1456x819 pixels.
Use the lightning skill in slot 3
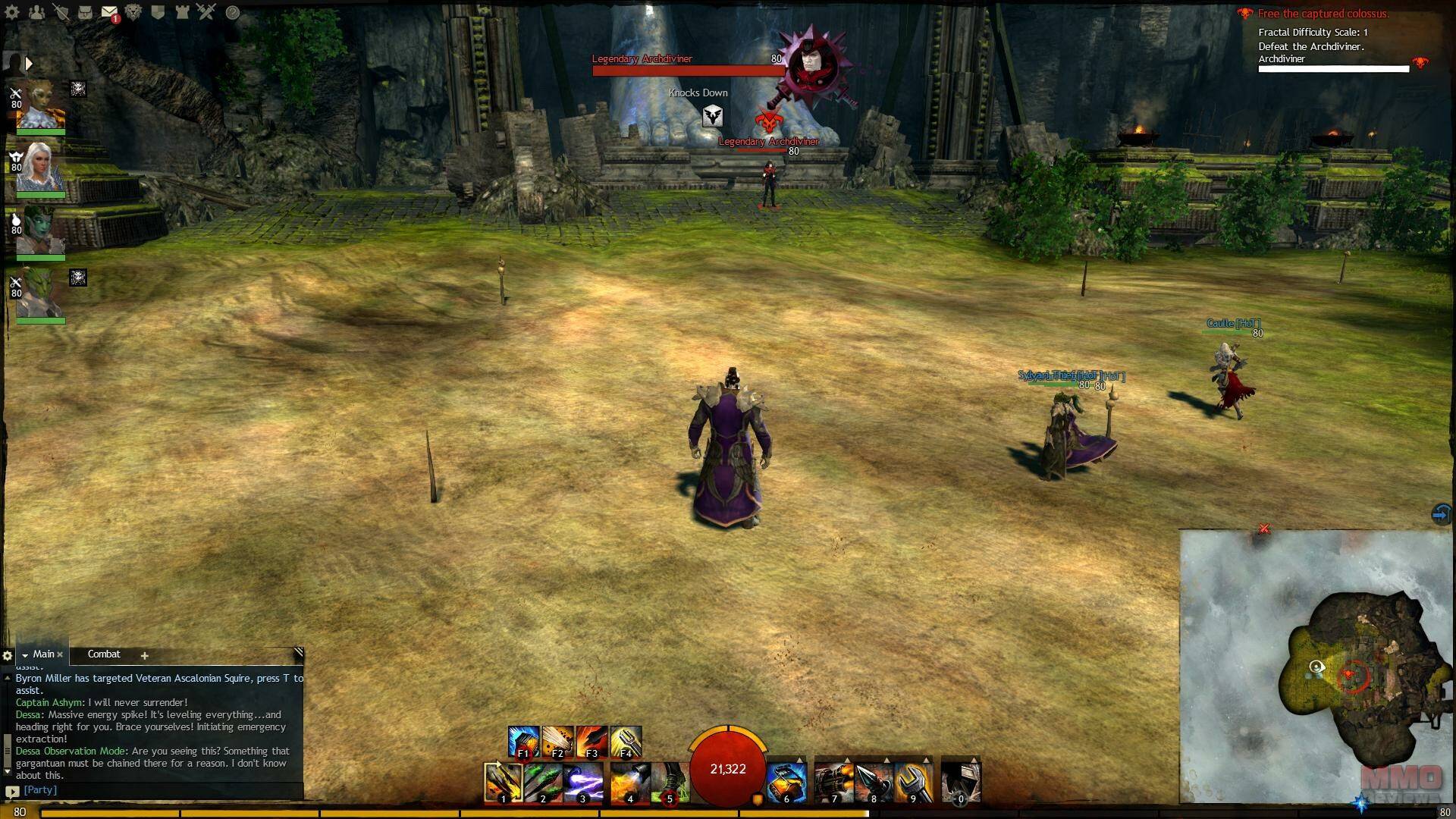[582, 782]
